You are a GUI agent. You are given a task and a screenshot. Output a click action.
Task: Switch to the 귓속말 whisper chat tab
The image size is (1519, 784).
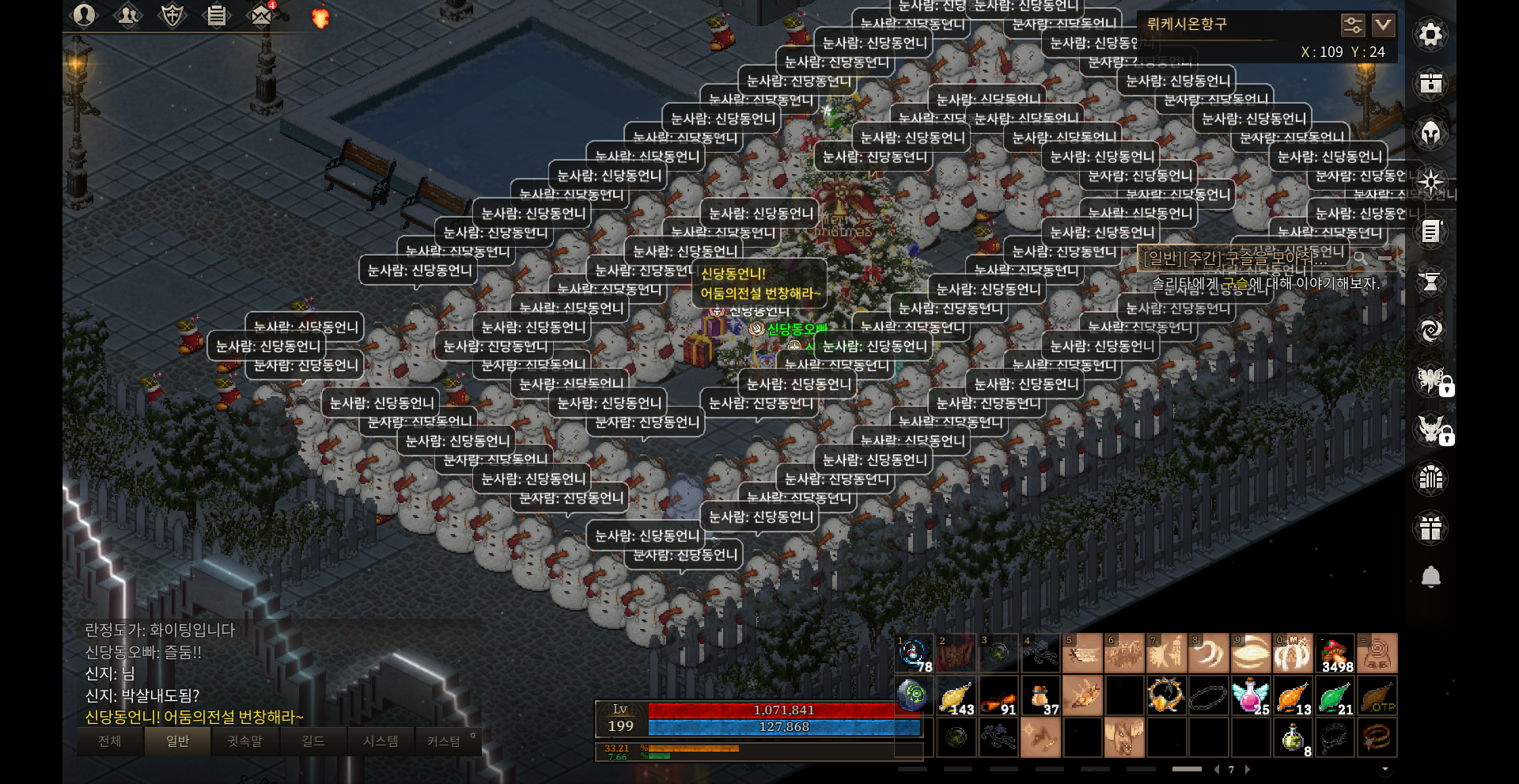(244, 741)
